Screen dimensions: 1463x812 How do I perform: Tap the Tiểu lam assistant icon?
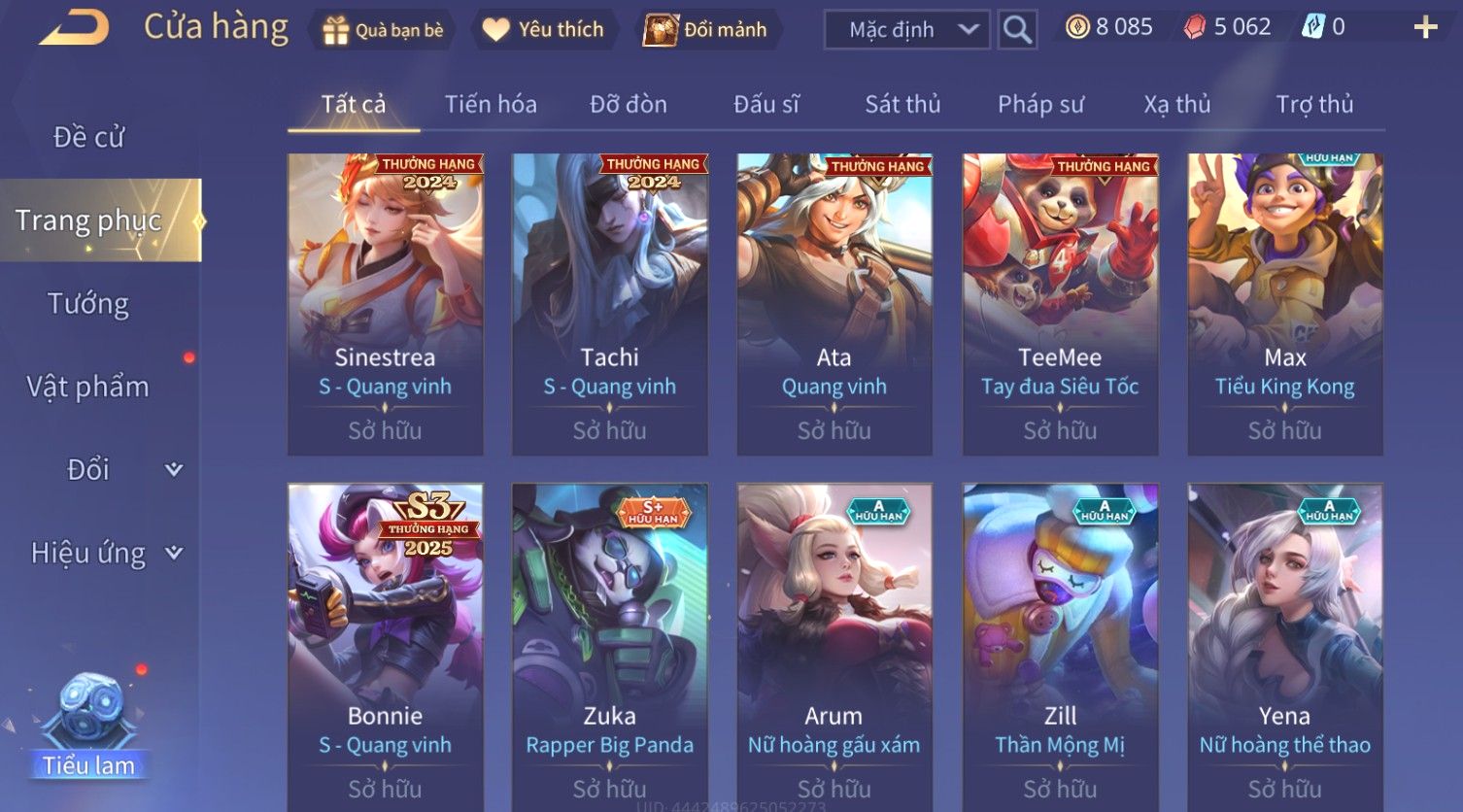tap(89, 724)
